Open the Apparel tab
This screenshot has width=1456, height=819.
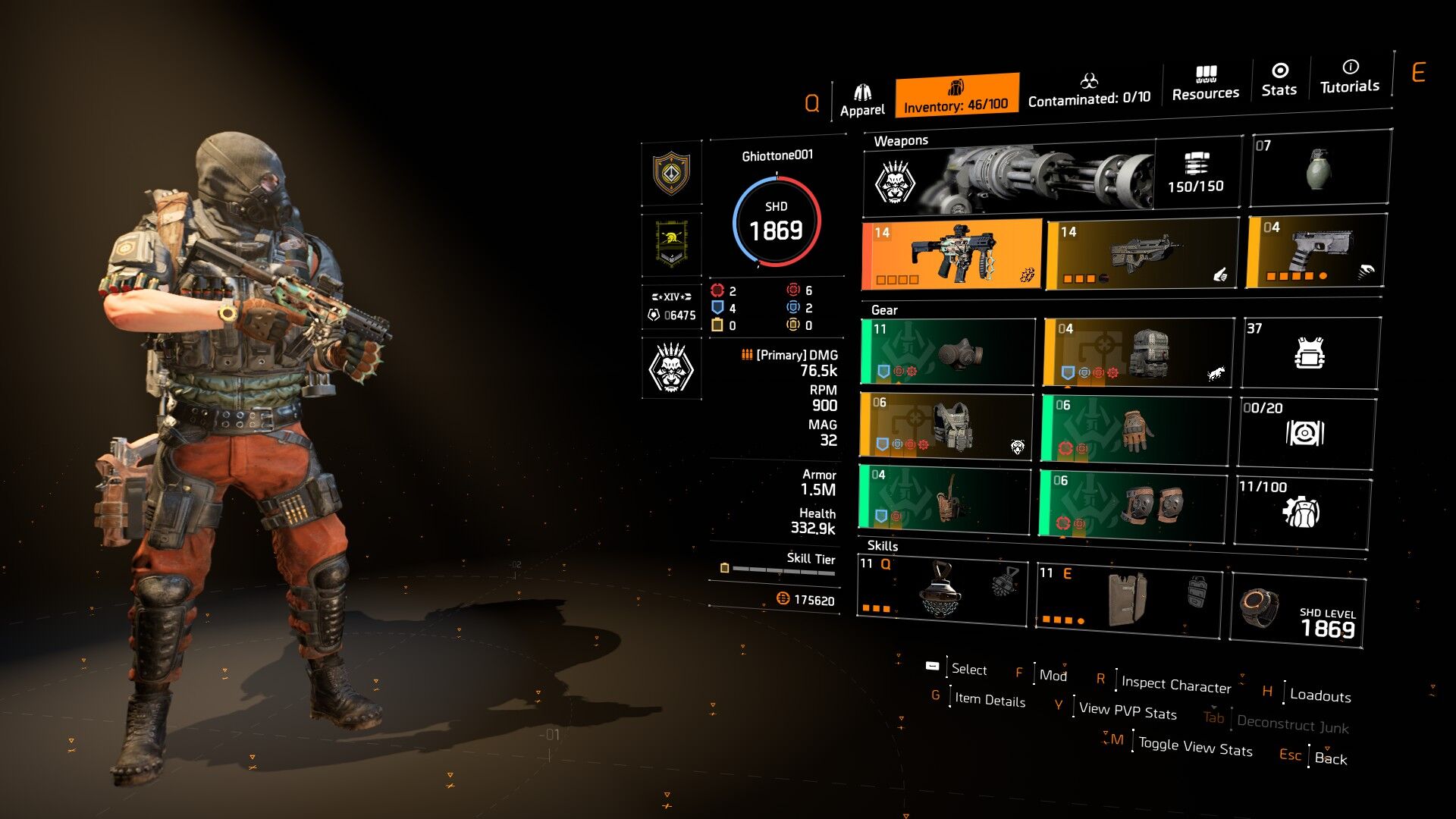coord(862,101)
